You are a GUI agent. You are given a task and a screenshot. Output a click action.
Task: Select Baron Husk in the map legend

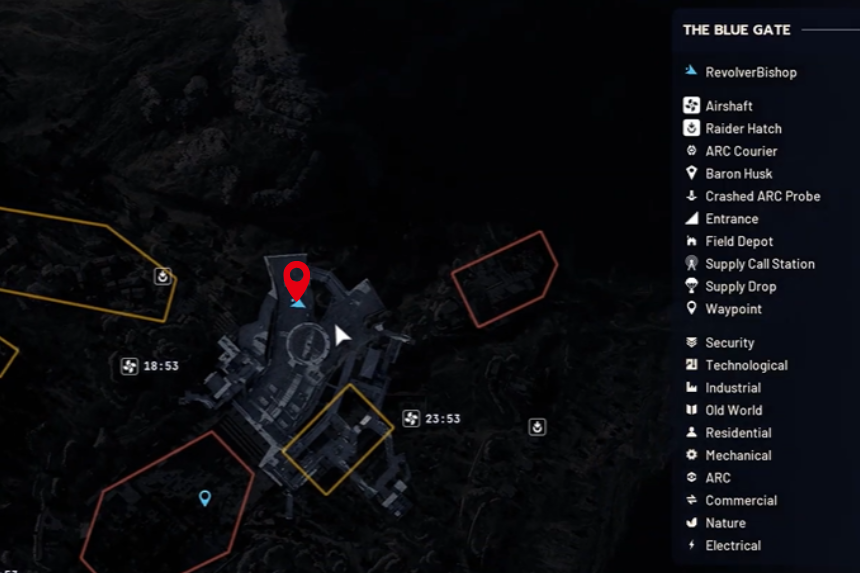coord(738,174)
